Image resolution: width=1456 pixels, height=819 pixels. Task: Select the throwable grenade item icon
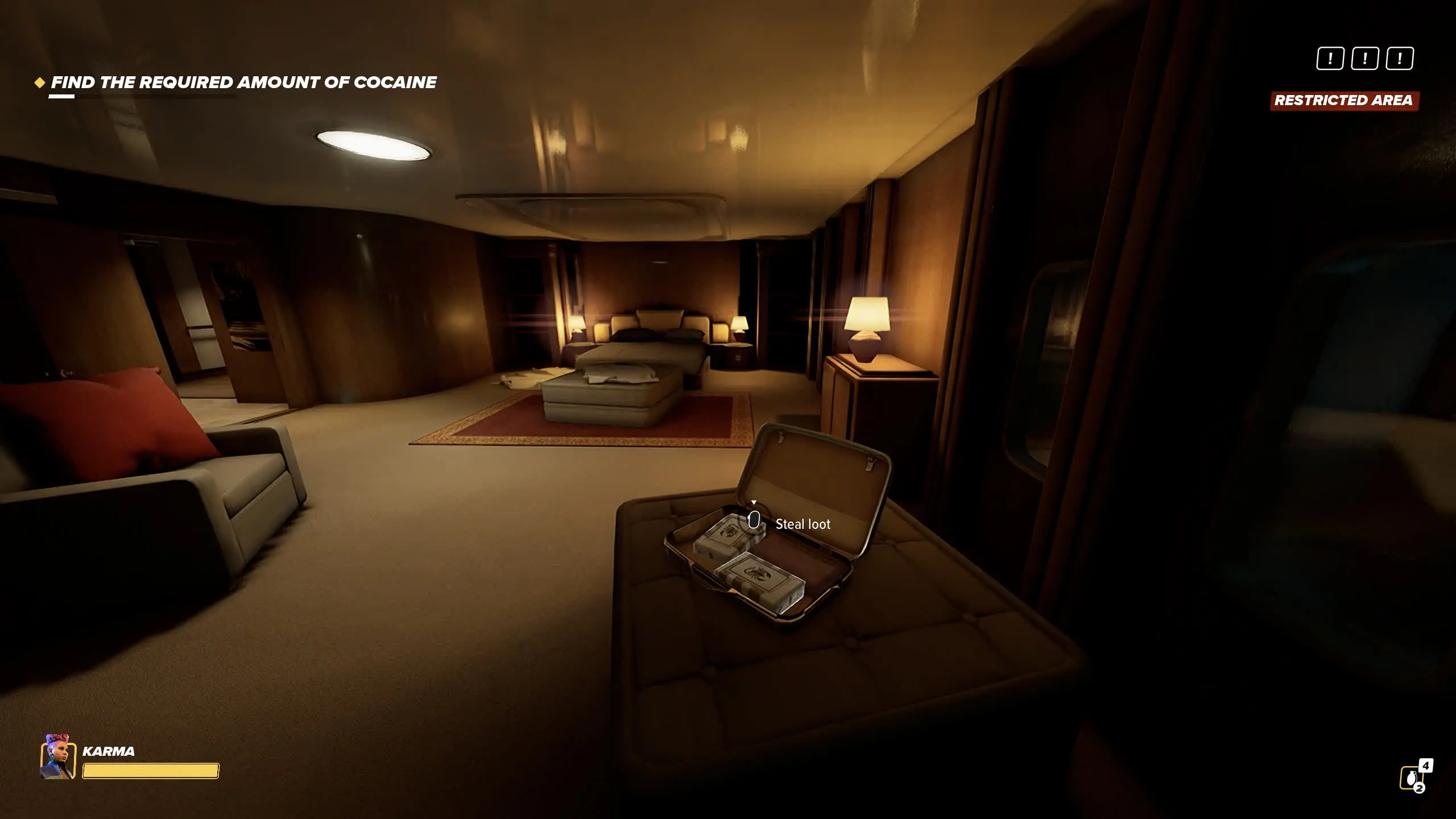pyautogui.click(x=1411, y=778)
